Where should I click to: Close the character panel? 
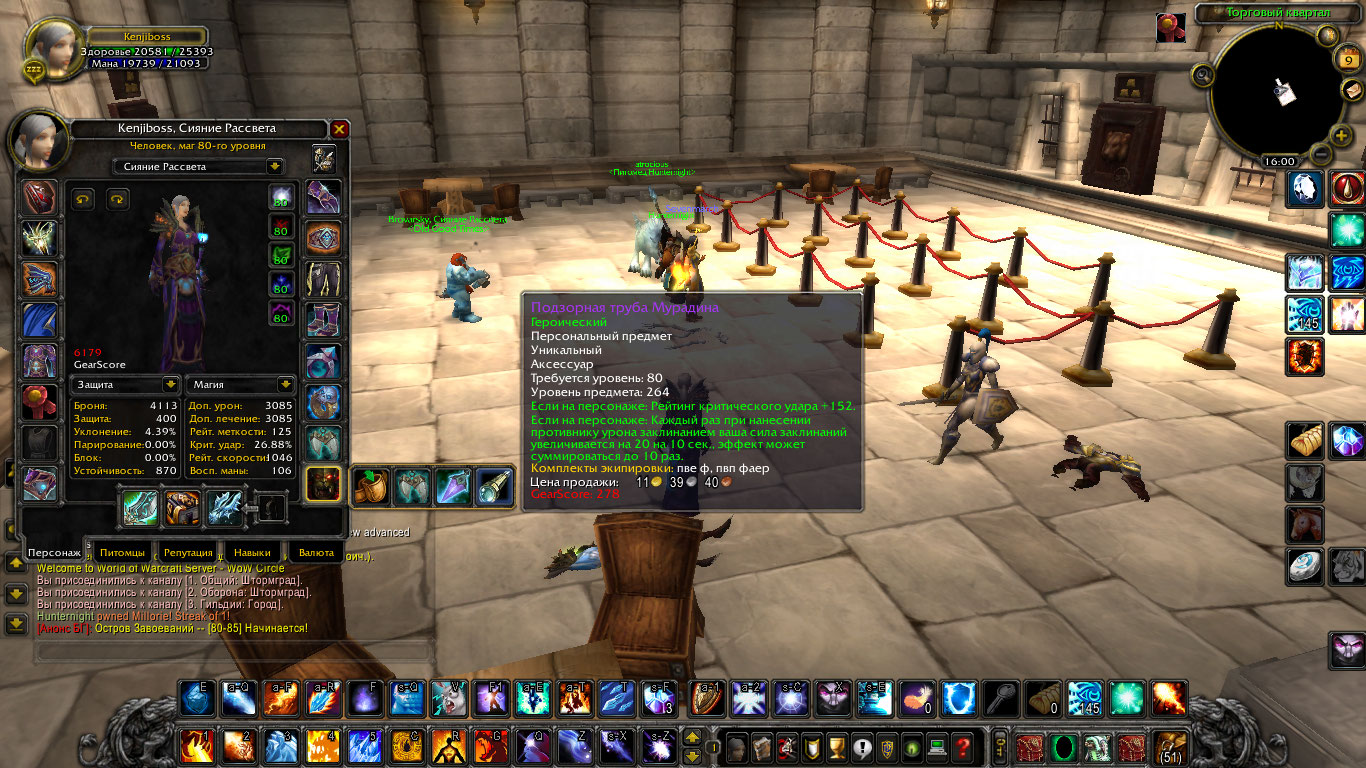339,129
